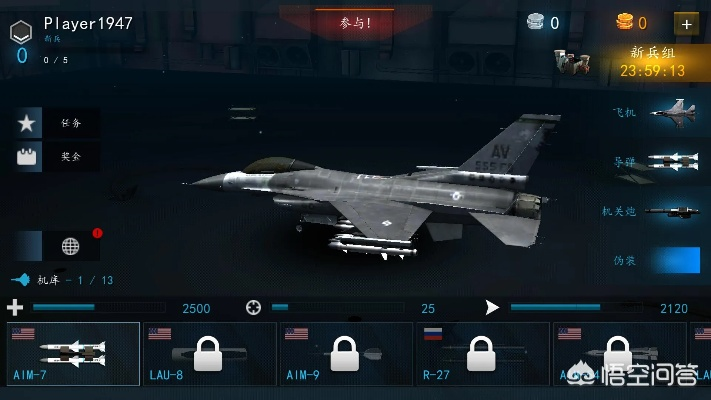Screen dimensions: 711x400
Task: Select the locked LAU-8 card
Action: pyautogui.click(x=208, y=354)
